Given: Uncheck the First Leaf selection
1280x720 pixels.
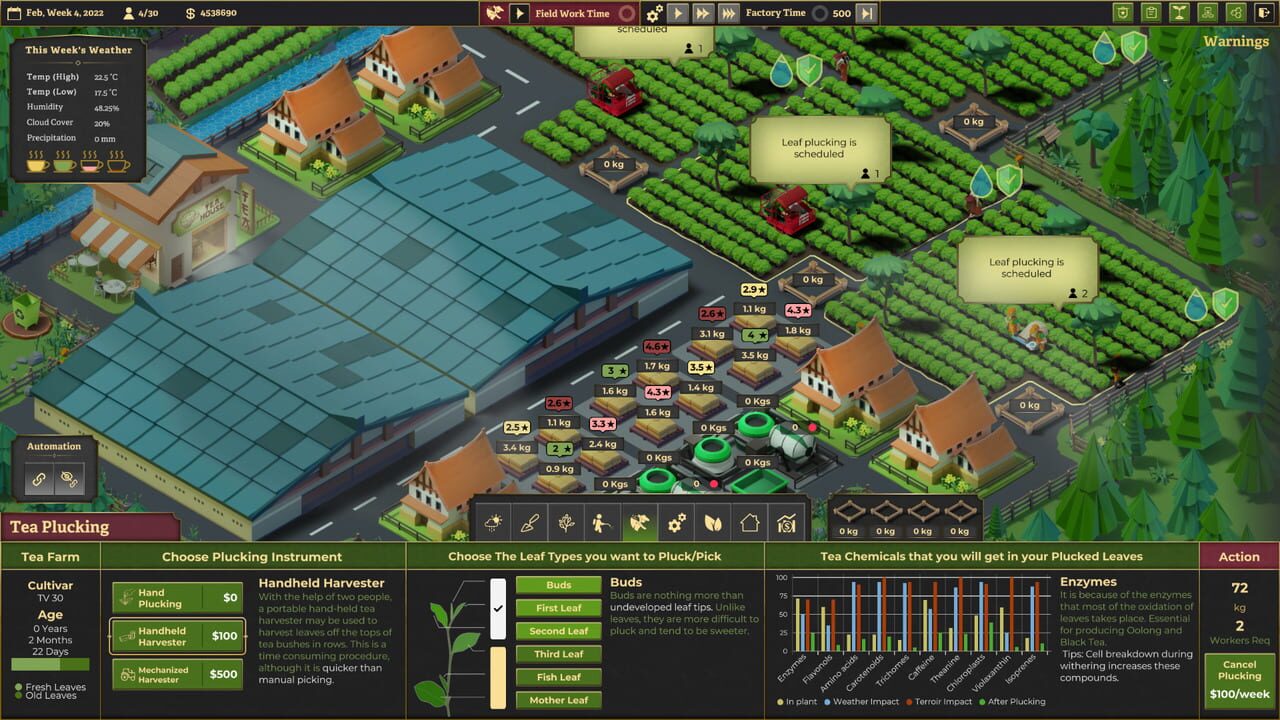Looking at the screenshot, I should click(557, 607).
